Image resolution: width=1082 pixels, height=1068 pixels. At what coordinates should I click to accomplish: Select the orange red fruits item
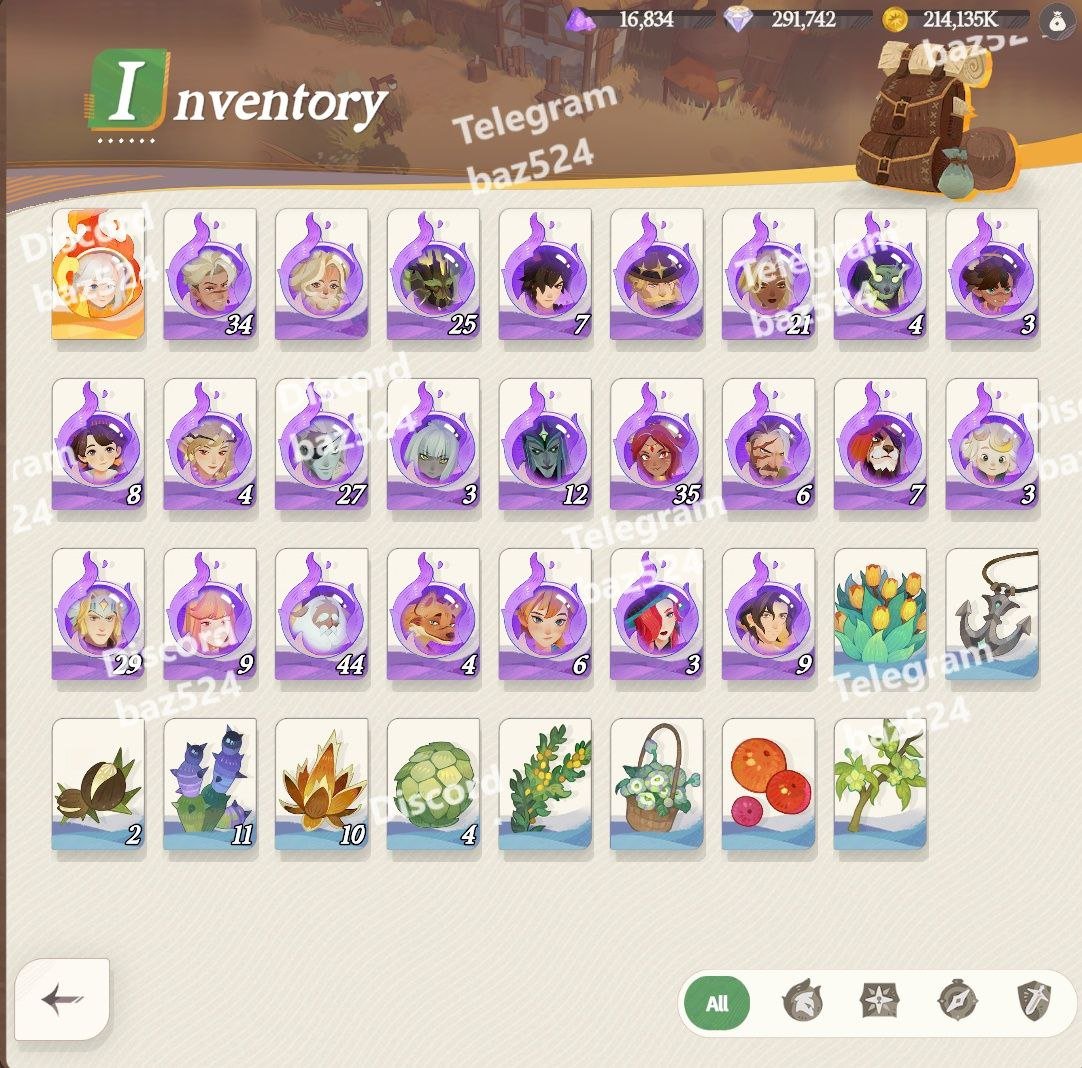point(769,784)
